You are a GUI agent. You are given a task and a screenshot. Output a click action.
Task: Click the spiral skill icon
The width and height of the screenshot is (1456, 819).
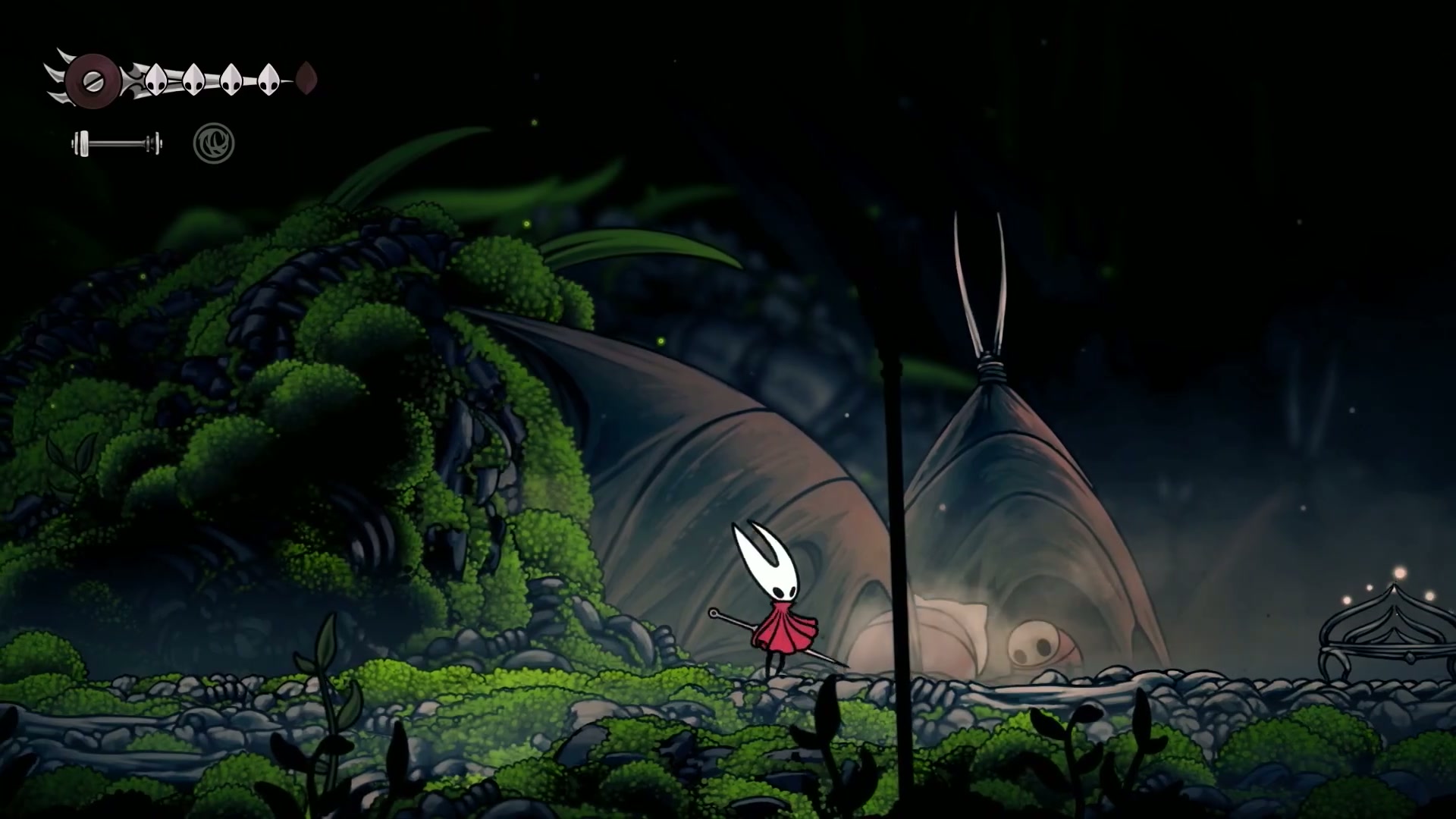coord(214,143)
